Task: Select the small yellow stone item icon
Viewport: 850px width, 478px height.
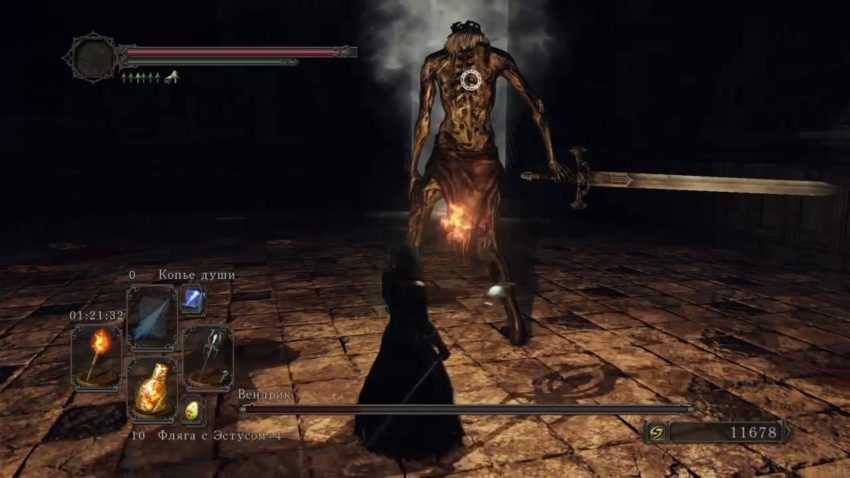Action: coord(192,410)
